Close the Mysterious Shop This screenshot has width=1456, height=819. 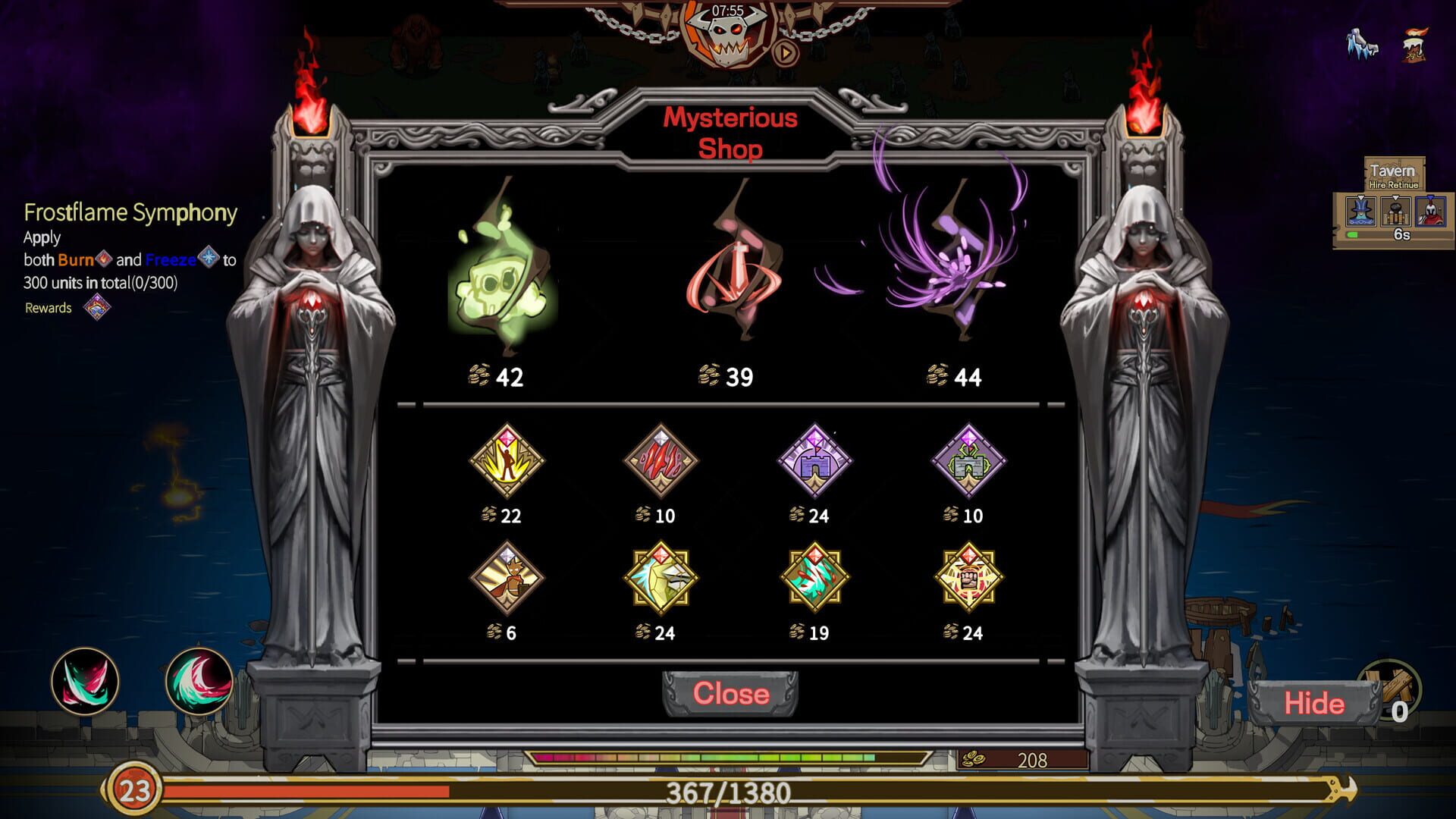[730, 693]
